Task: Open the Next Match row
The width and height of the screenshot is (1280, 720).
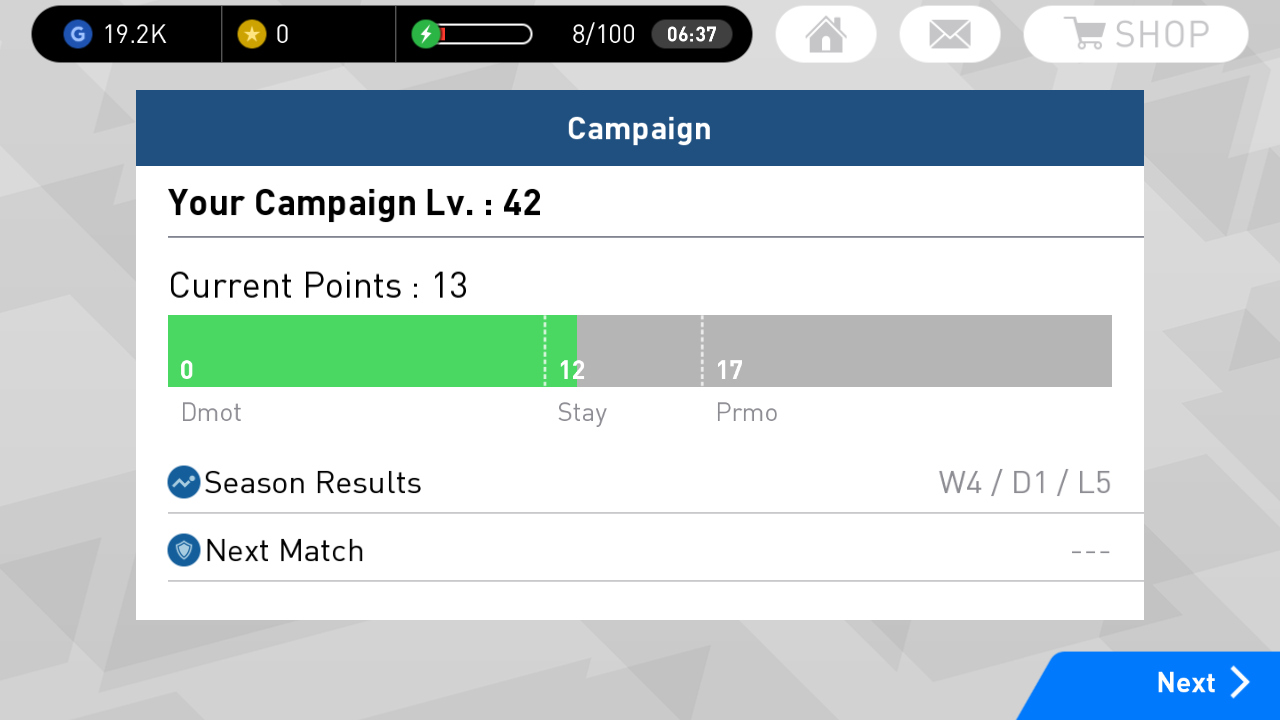Action: [640, 550]
